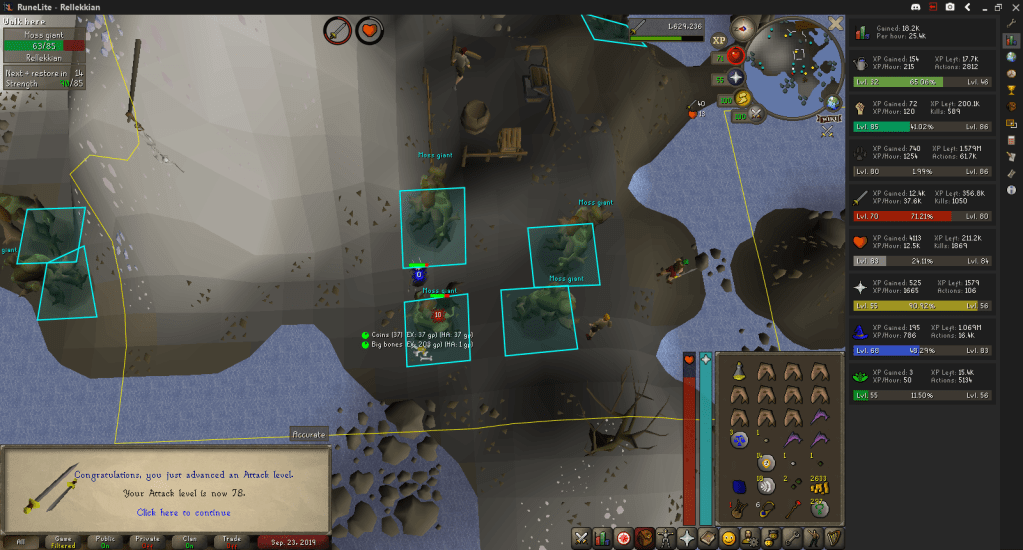This screenshot has width=1023, height=550.
Task: Open the emotes smiley face tab
Action: point(729,538)
